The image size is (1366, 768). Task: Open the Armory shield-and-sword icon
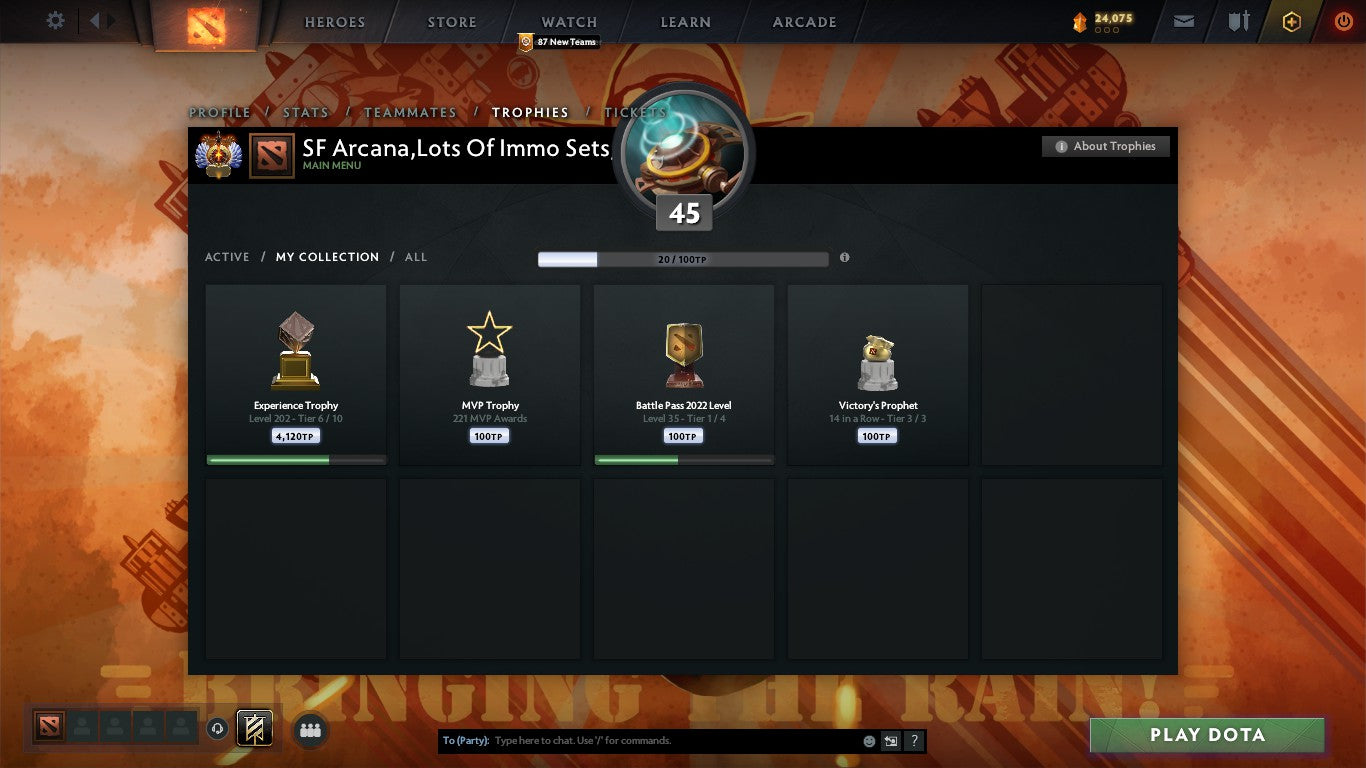point(1239,20)
